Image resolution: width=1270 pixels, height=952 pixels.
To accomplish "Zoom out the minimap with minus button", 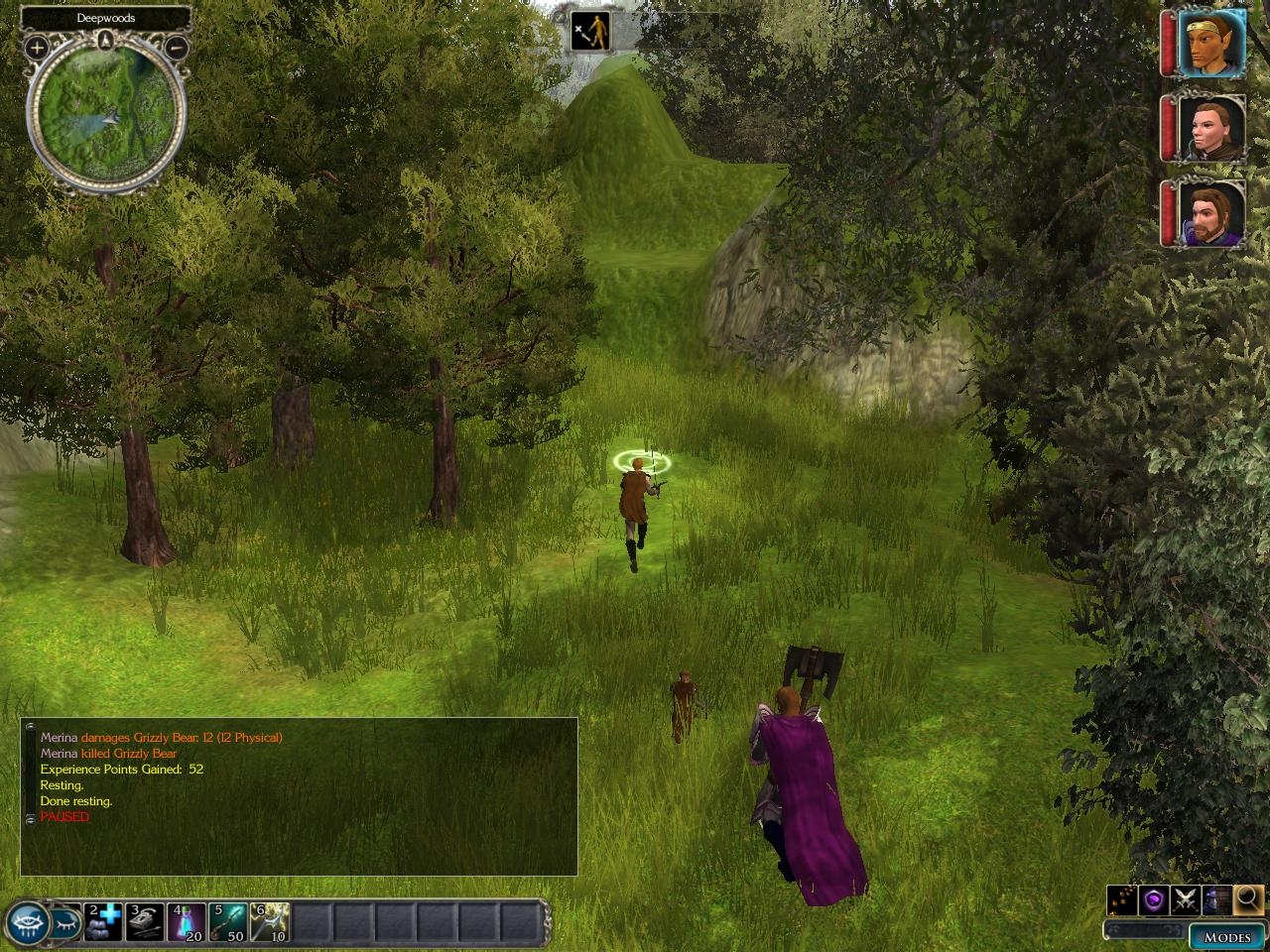I will point(176,47).
